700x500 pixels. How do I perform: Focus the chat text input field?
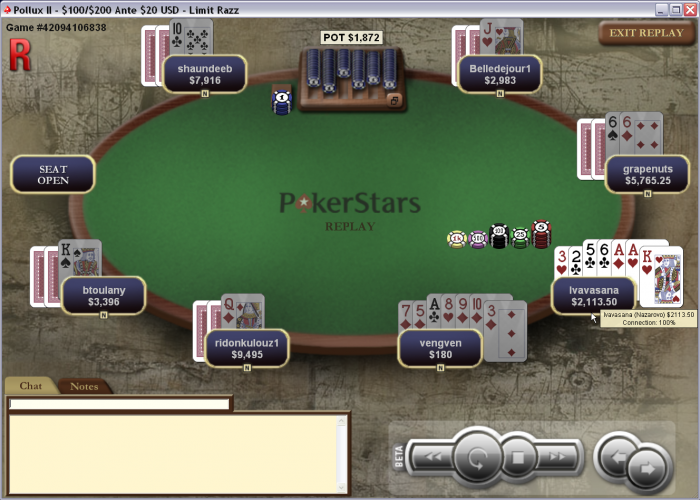pyautogui.click(x=120, y=404)
